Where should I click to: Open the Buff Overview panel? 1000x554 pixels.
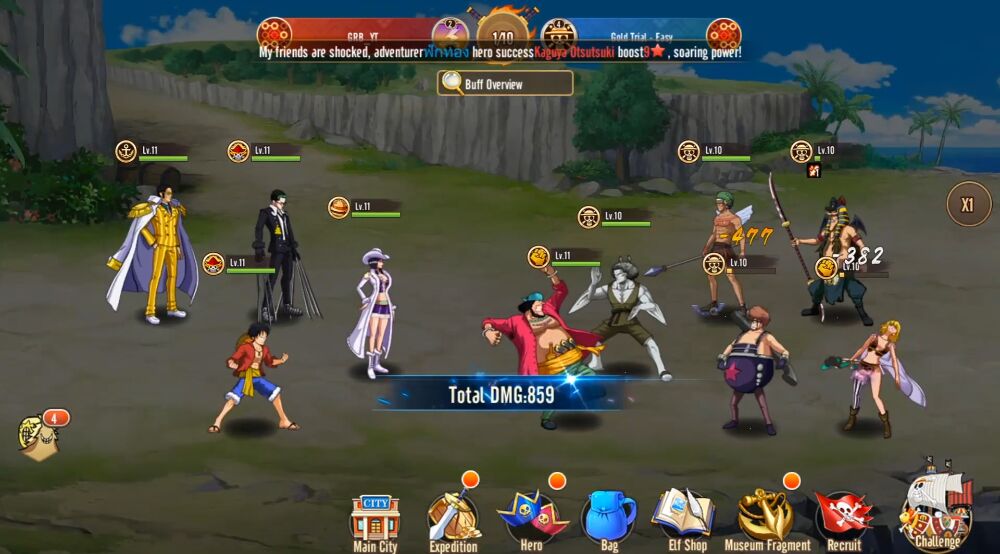click(x=505, y=84)
